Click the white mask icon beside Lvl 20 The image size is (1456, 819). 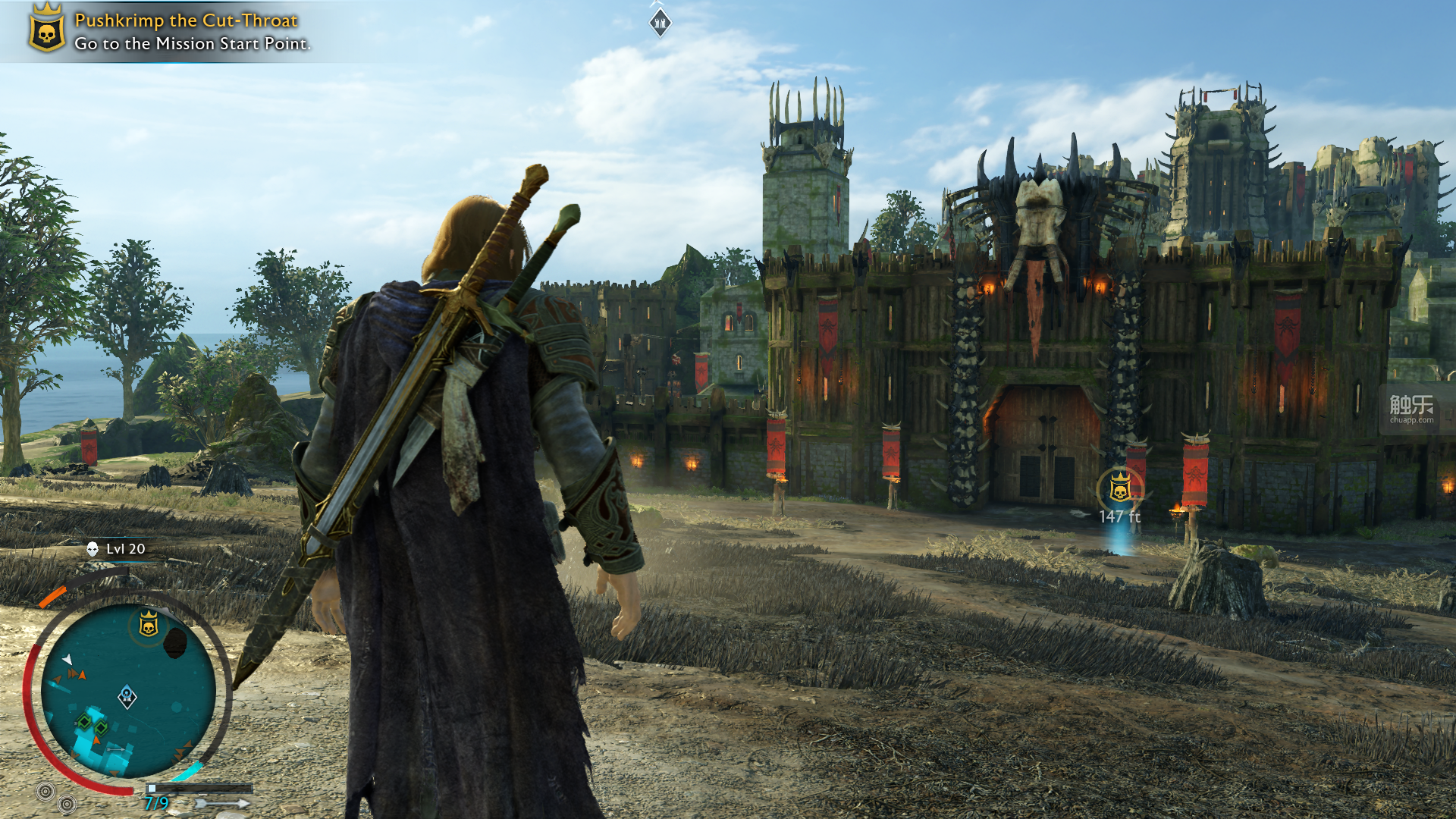tap(93, 549)
